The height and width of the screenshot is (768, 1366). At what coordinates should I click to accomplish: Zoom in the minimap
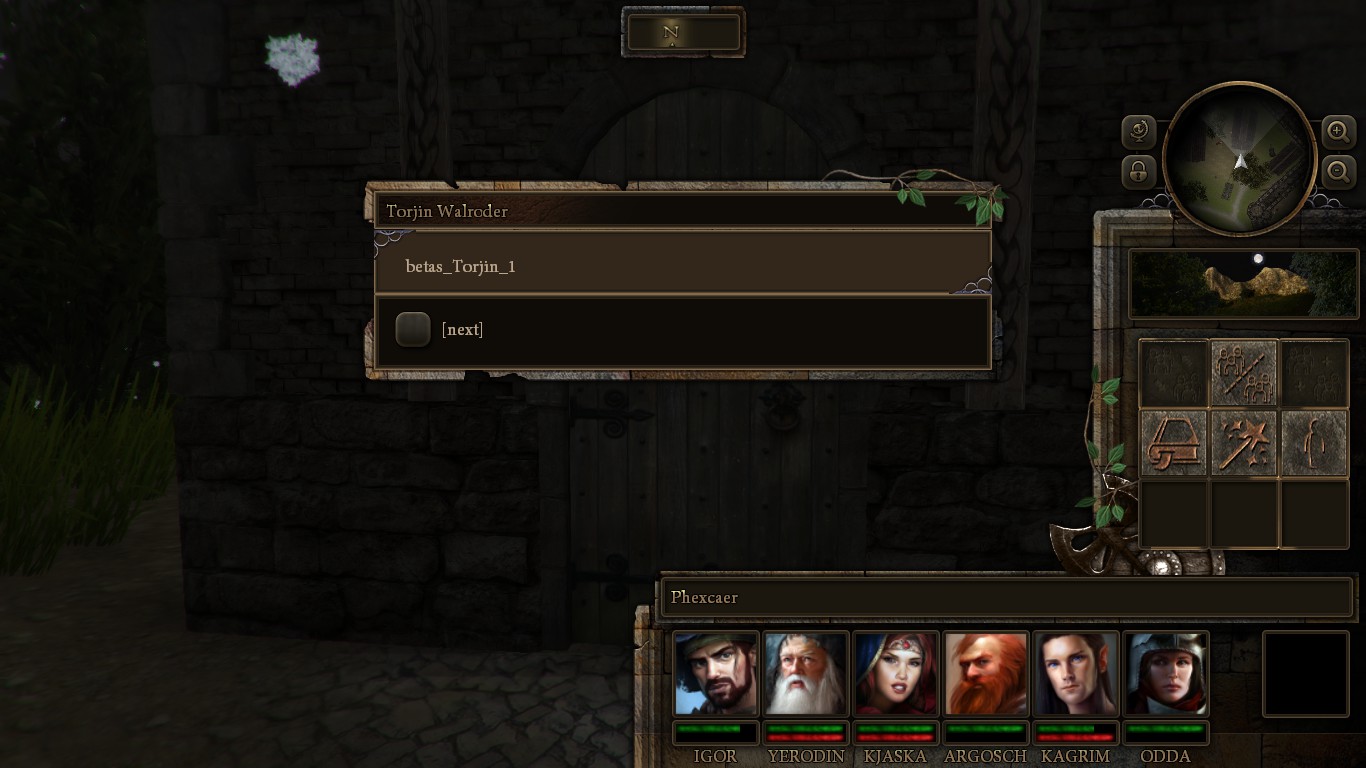pos(1338,131)
